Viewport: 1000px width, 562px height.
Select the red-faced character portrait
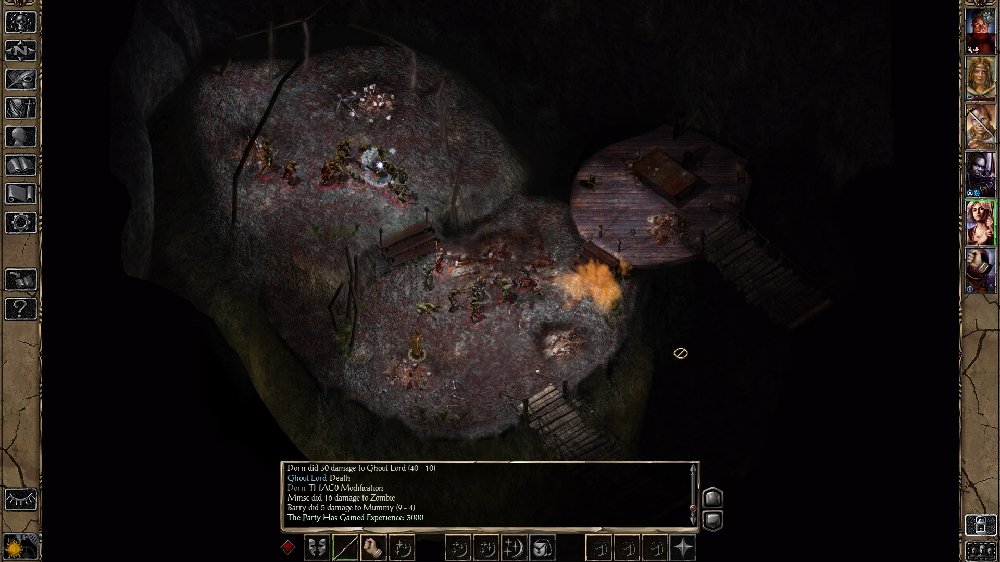pos(980,32)
